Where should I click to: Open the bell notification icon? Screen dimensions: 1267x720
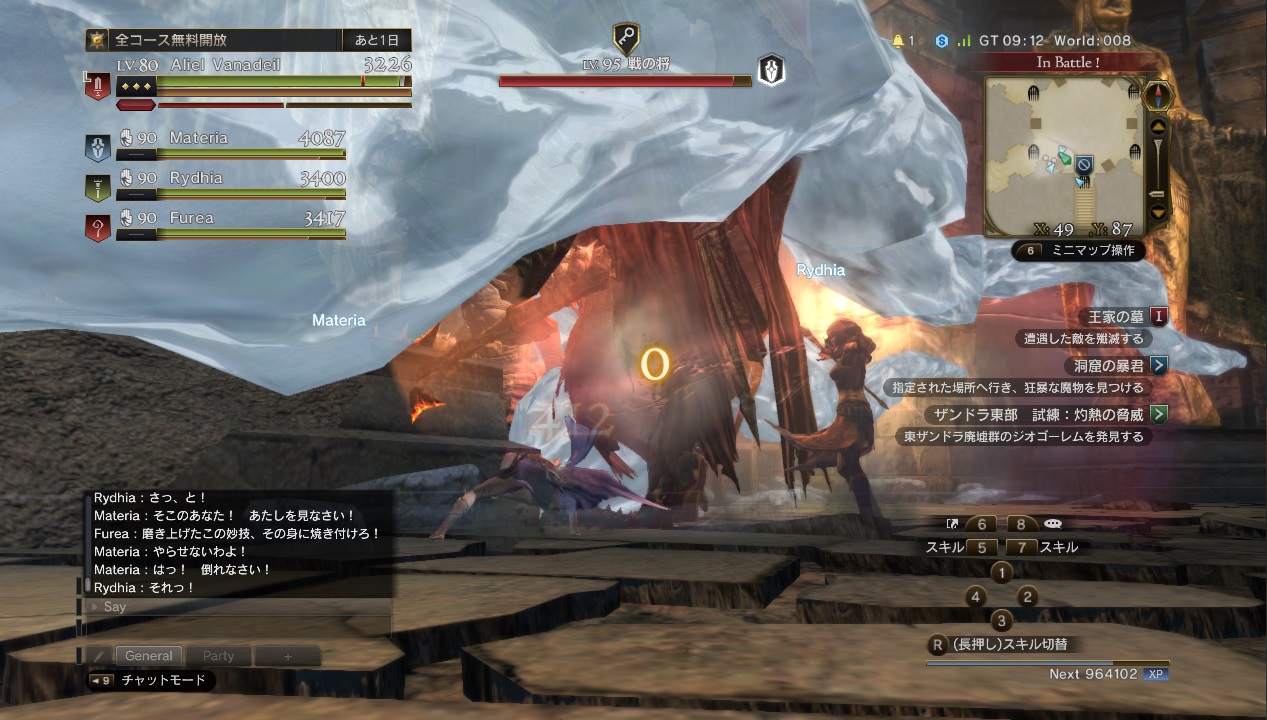pyautogui.click(x=898, y=41)
